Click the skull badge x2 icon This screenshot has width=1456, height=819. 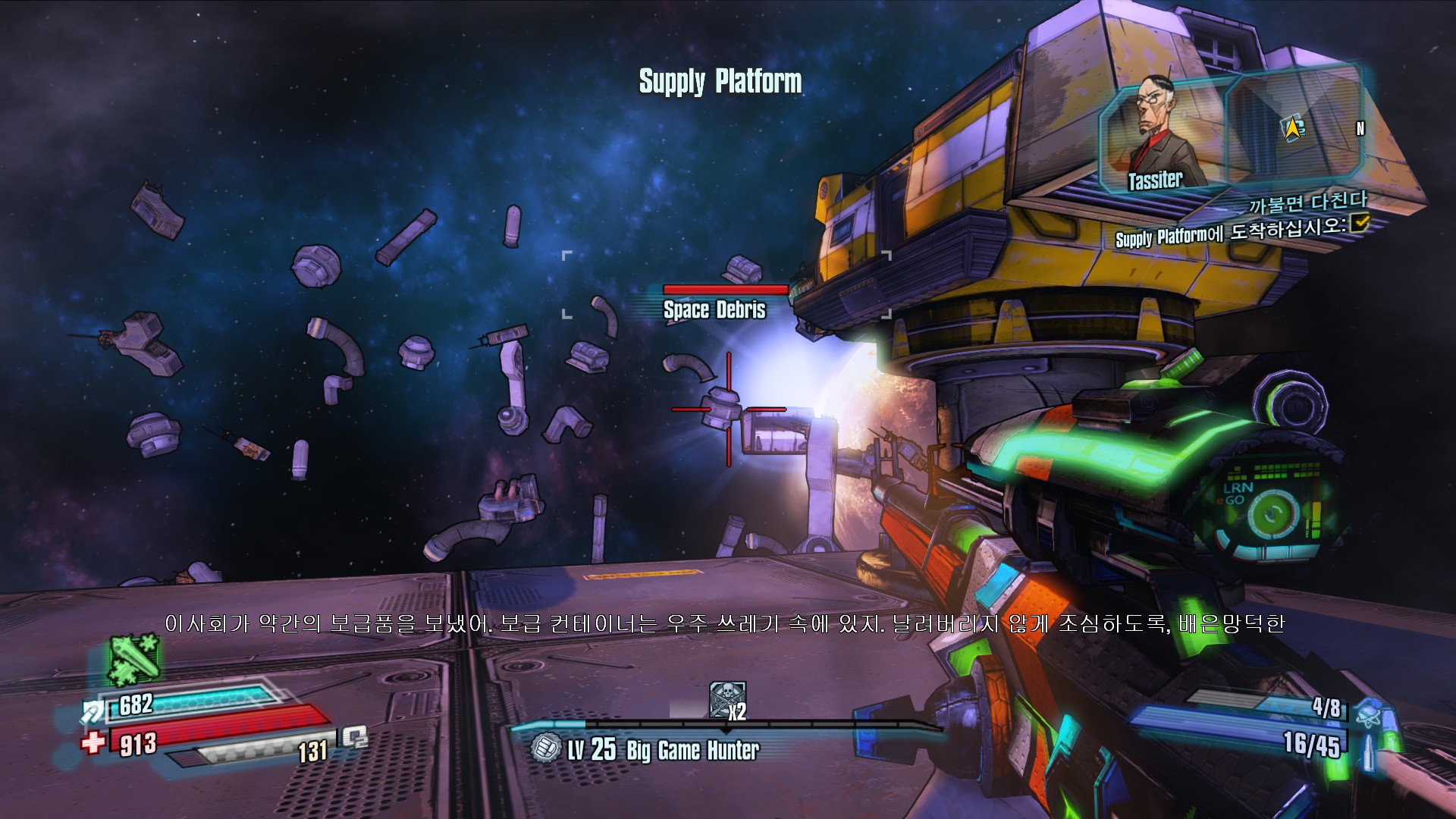(x=726, y=699)
